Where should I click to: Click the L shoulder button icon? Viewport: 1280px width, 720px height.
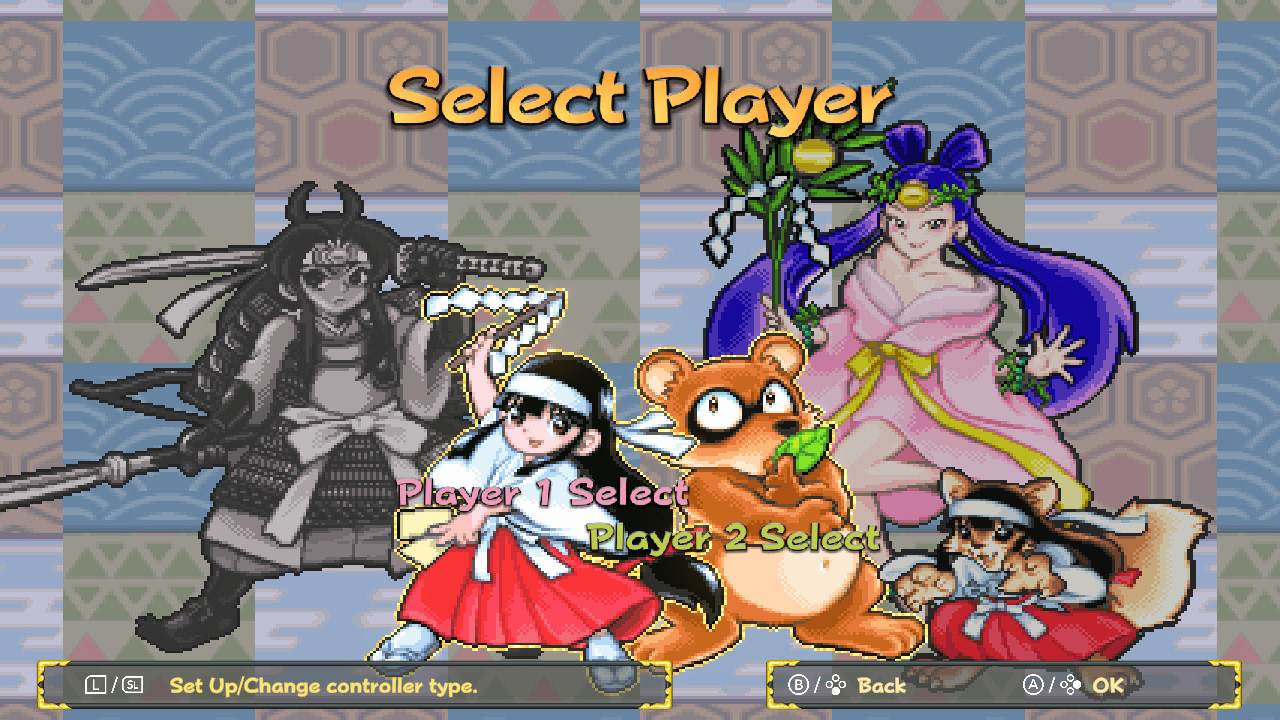tap(95, 684)
